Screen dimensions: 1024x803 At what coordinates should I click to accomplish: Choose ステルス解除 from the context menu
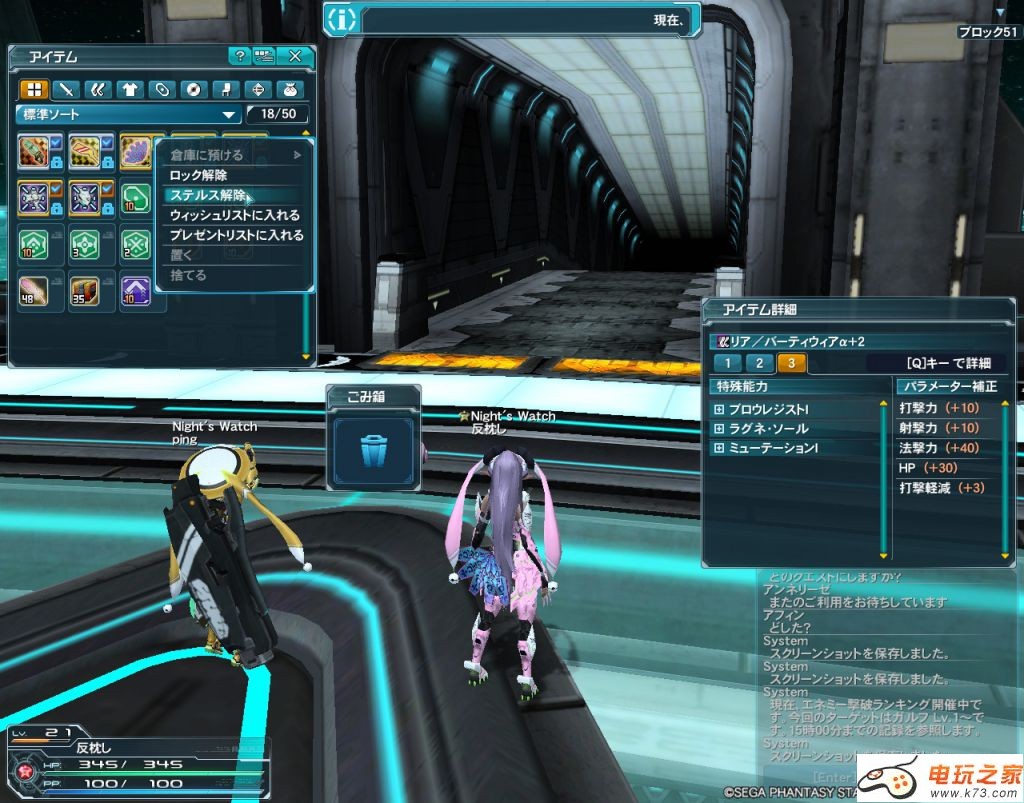coord(207,195)
